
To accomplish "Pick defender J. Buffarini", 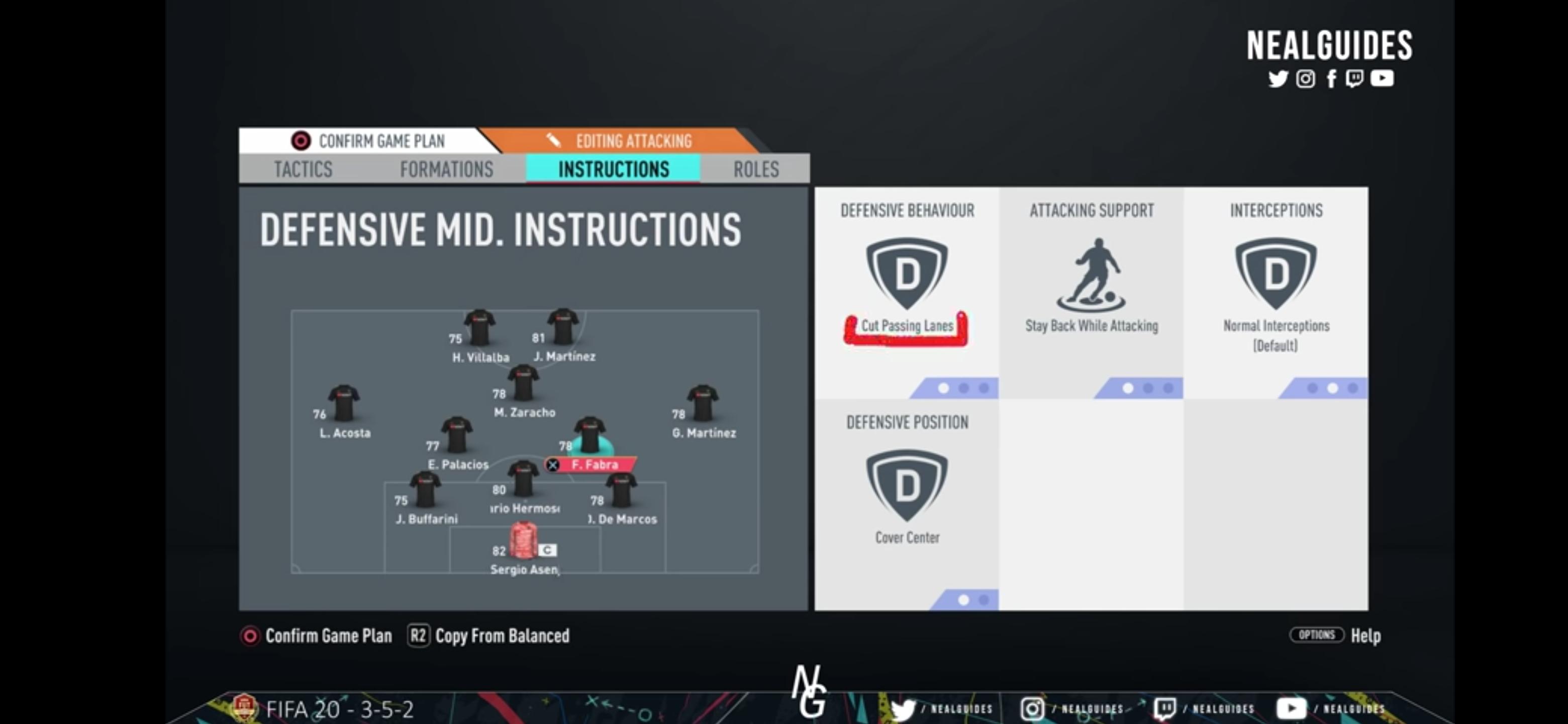I will [x=426, y=491].
